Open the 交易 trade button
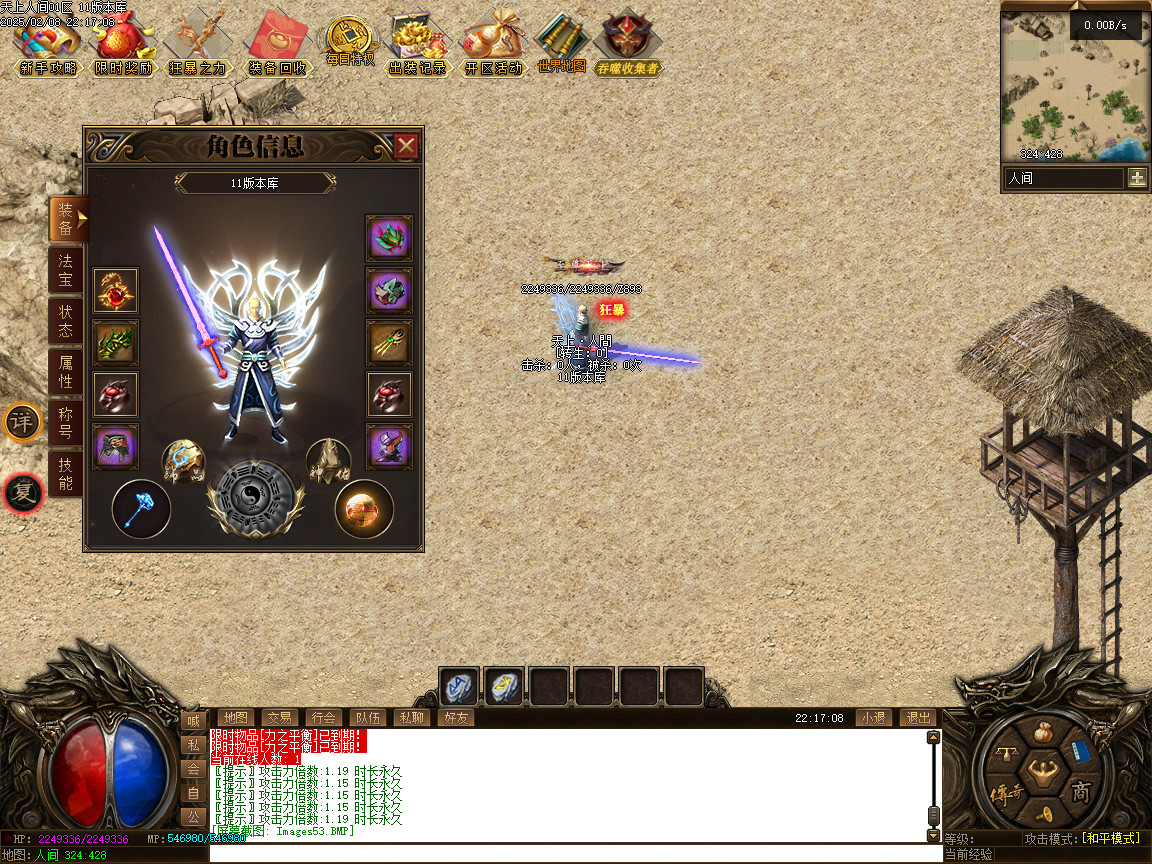1152x864 pixels. point(279,717)
